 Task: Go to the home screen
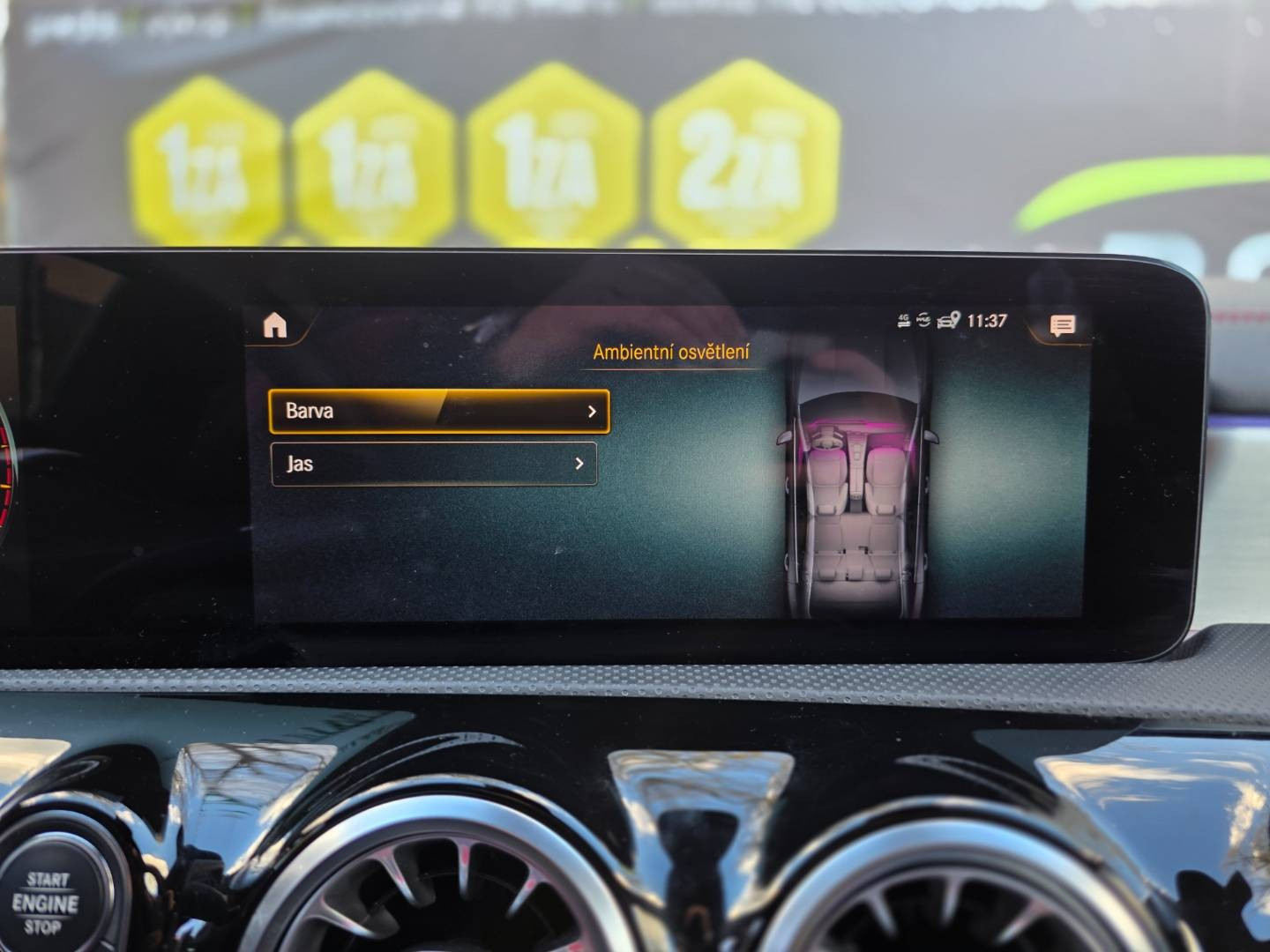click(275, 326)
